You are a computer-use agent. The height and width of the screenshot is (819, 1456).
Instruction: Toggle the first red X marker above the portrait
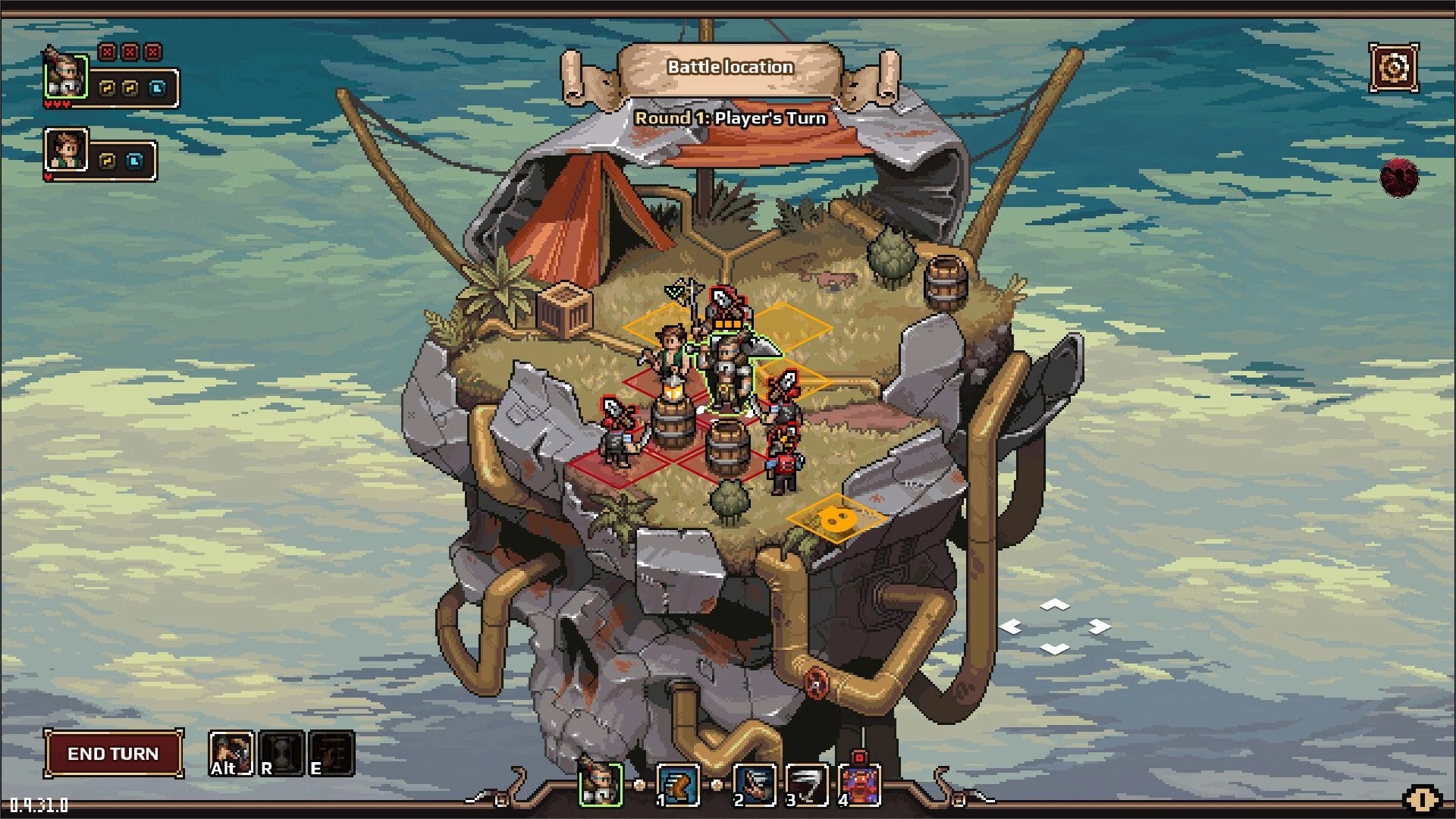tap(107, 52)
